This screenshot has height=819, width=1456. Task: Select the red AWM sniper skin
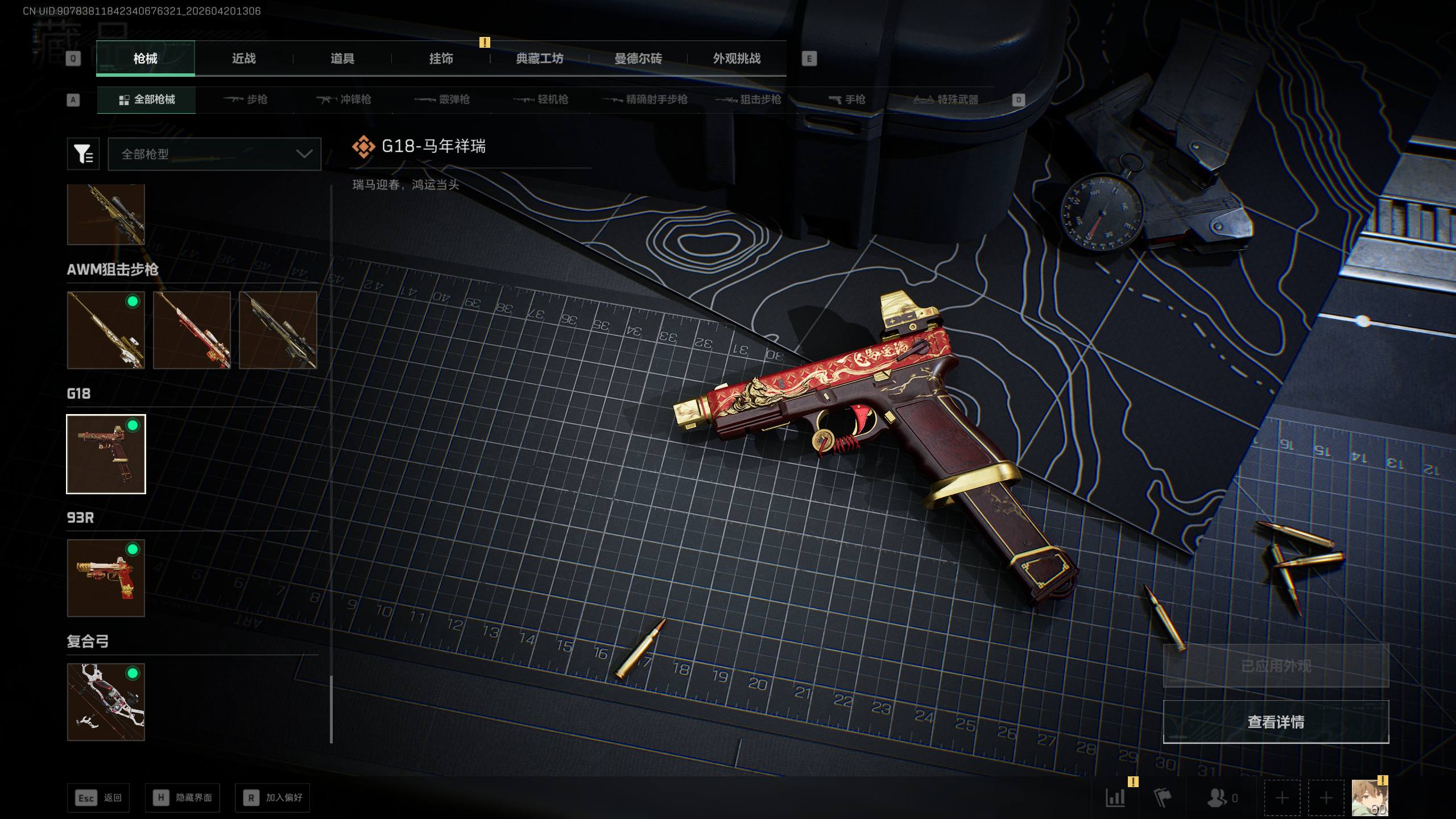point(192,330)
